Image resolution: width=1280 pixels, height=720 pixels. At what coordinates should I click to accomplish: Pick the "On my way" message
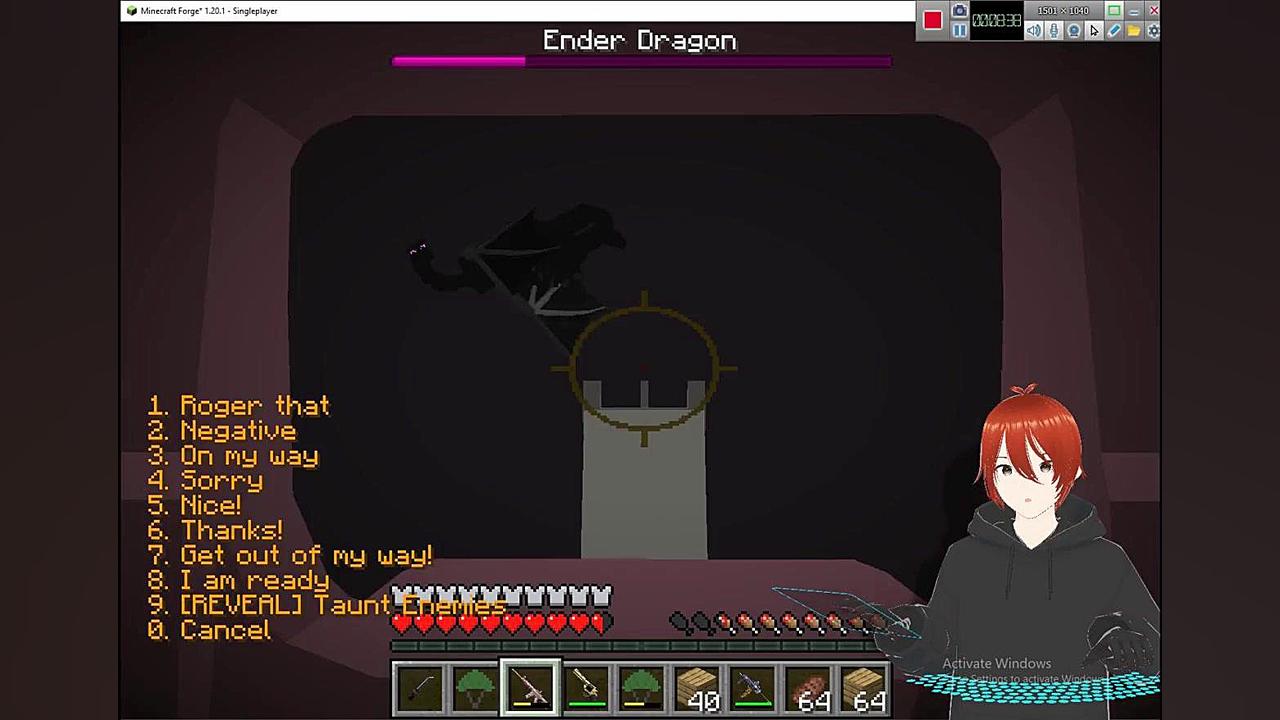coord(248,456)
